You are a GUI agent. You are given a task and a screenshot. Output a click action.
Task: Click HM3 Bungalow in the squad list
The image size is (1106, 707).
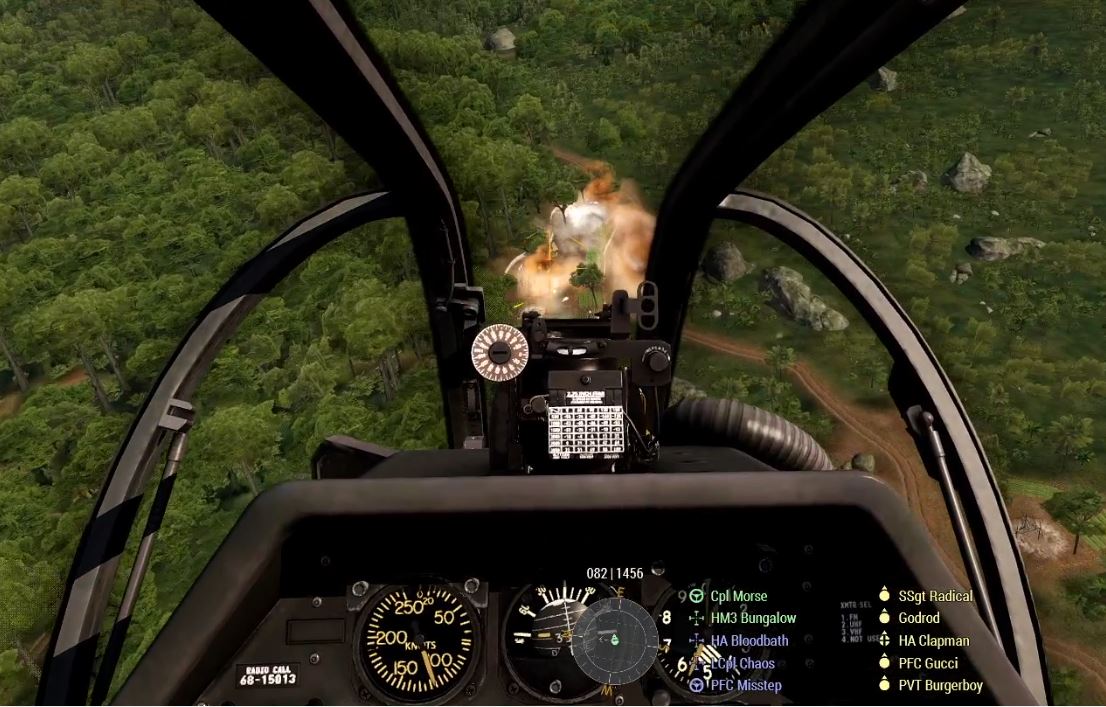point(753,618)
